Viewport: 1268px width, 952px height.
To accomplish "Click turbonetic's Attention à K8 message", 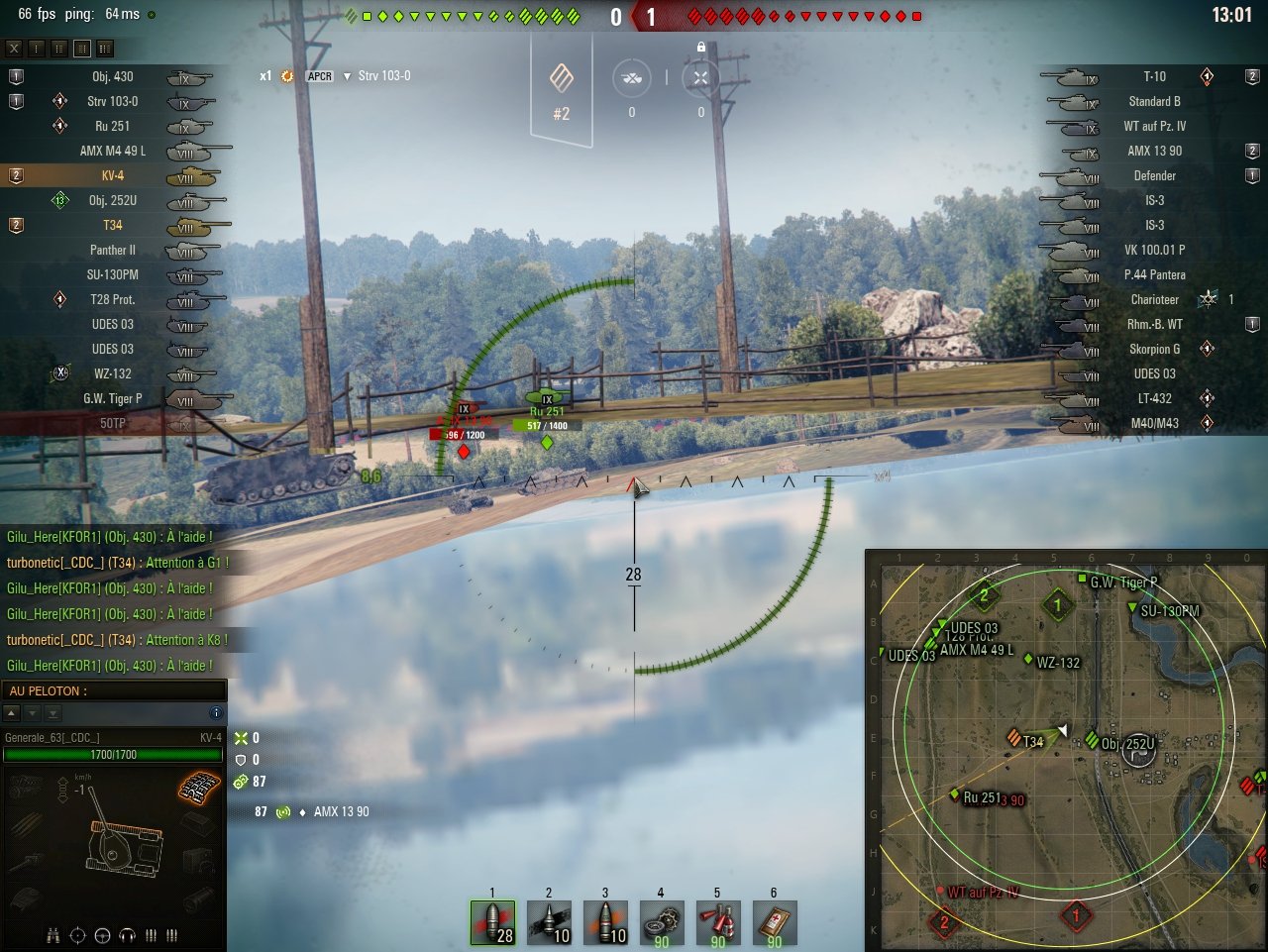I will 119,640.
